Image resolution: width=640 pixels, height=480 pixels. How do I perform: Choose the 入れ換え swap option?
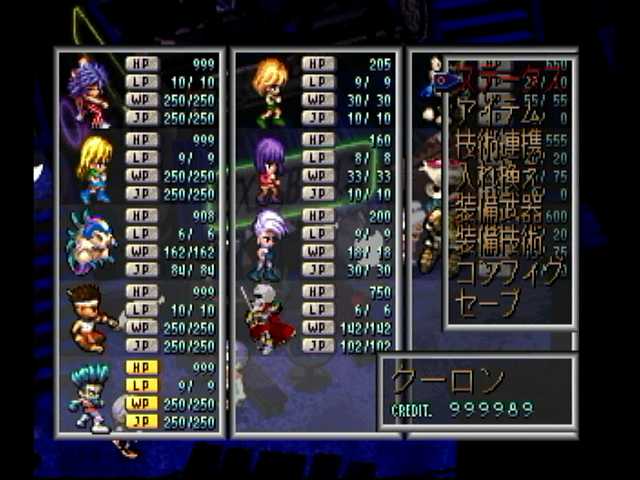(x=500, y=182)
